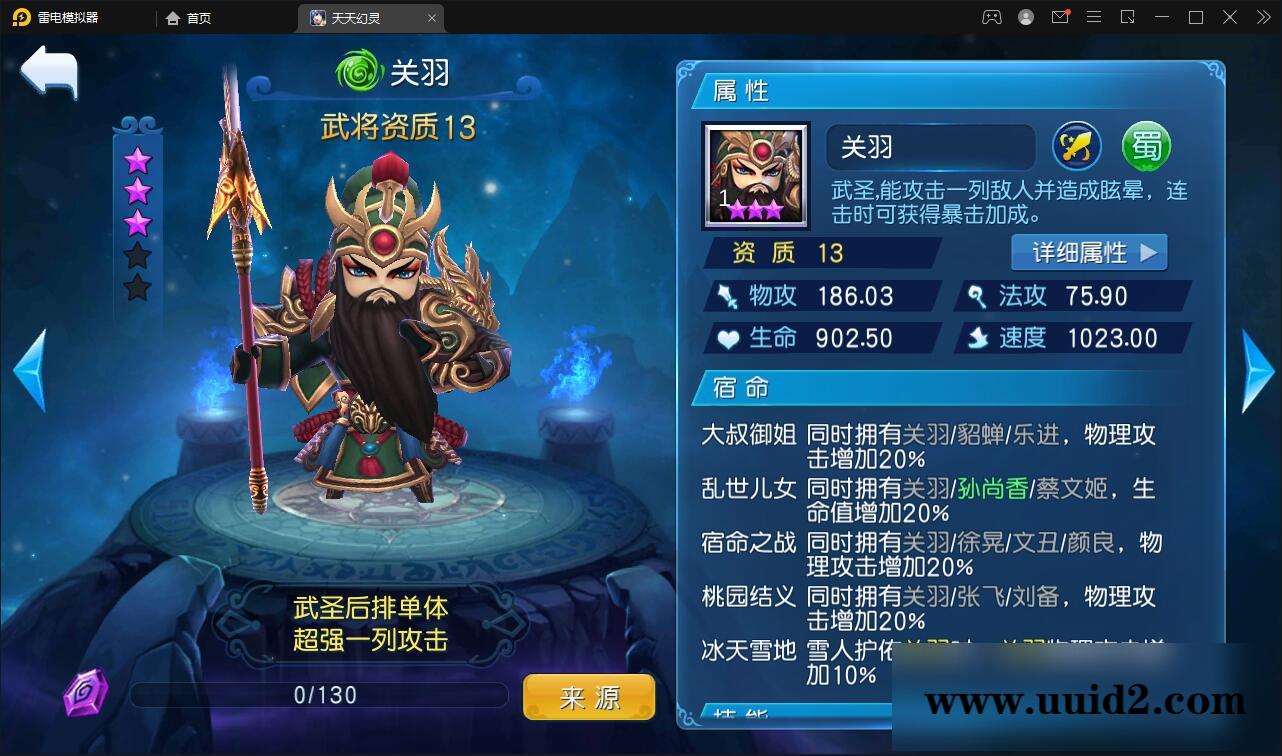
Task: Click the back arrow in the top-left corner
Action: 48,73
